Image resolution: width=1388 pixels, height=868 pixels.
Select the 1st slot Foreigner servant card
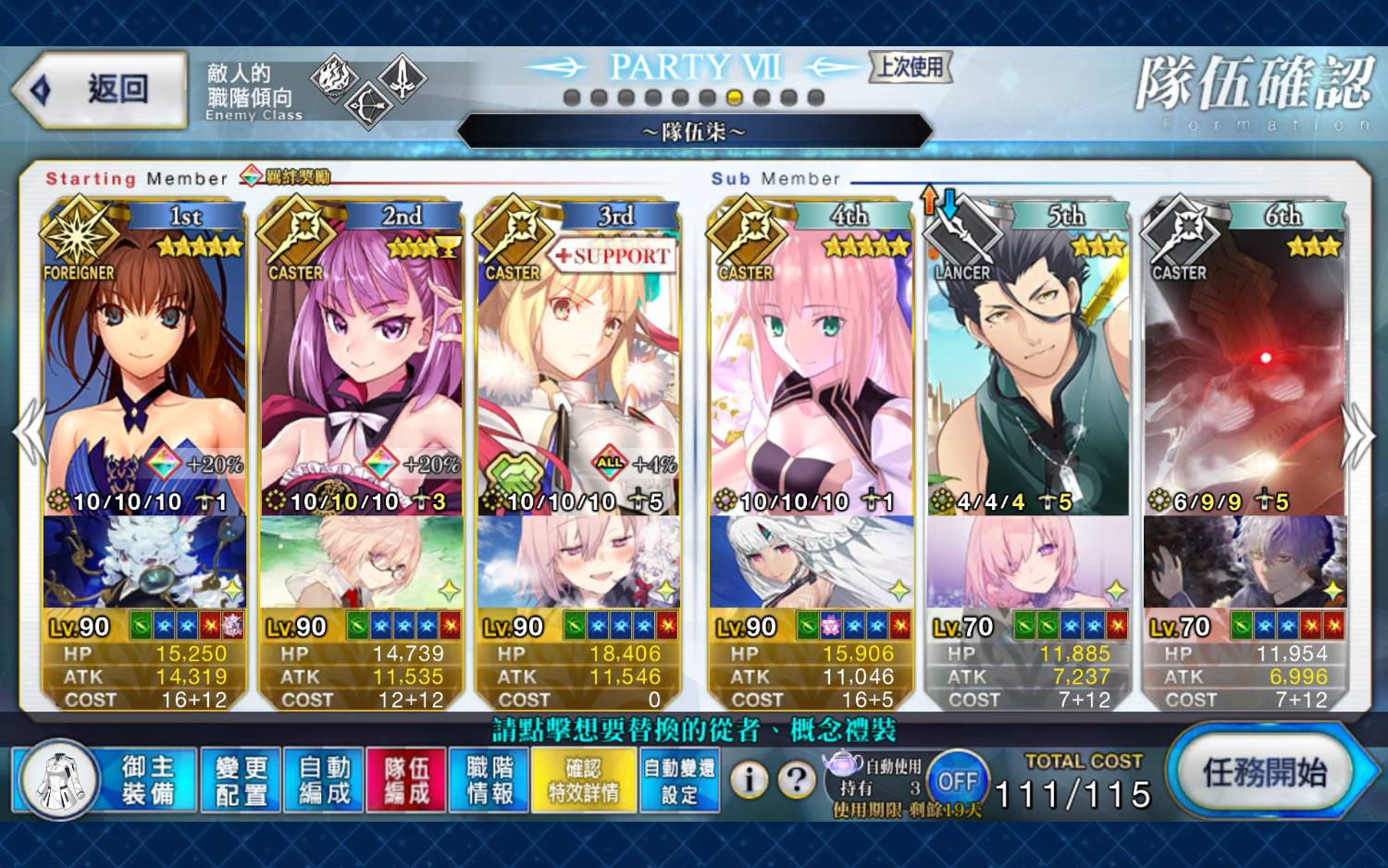pos(143,370)
